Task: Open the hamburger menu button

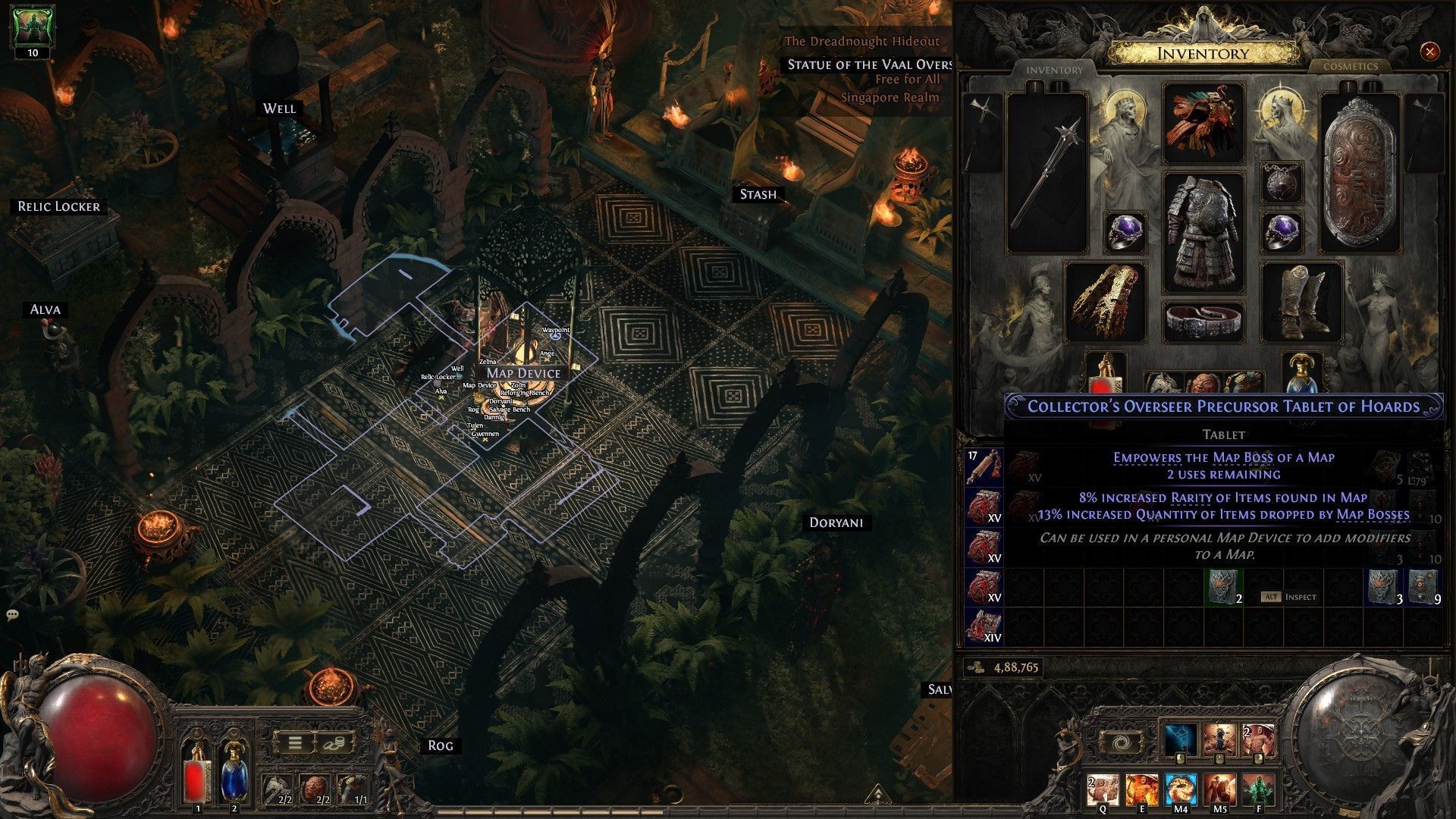Action: click(296, 742)
